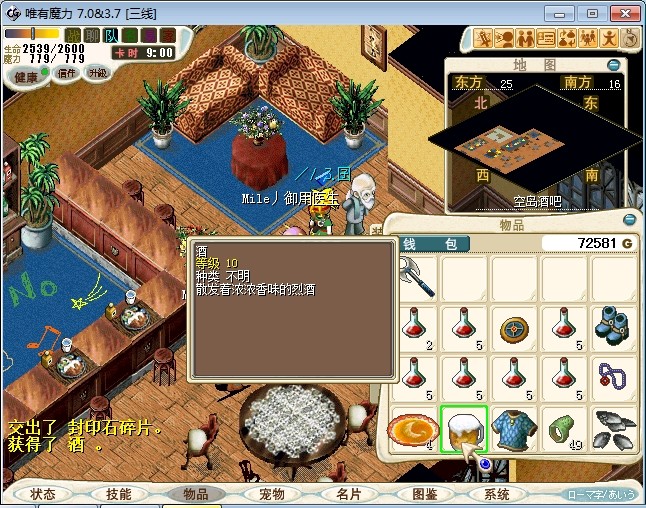Screen dimensions: 646x508
Task: Close the game window
Action: coord(623,13)
